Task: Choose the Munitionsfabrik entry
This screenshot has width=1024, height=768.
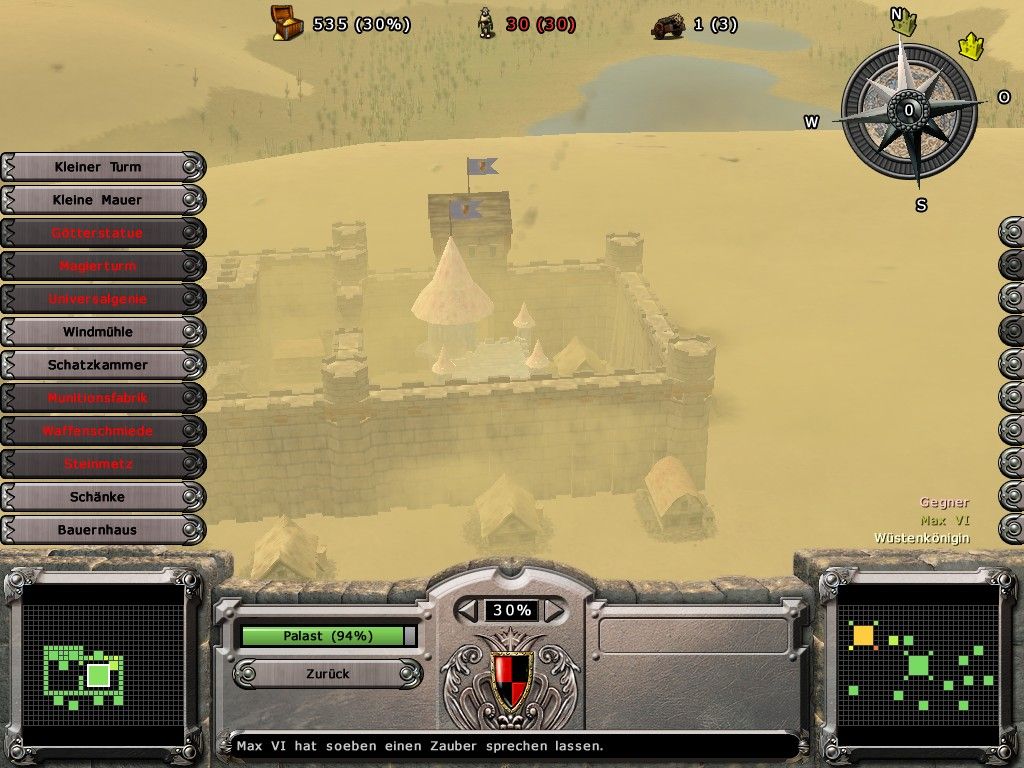Action: (x=98, y=398)
